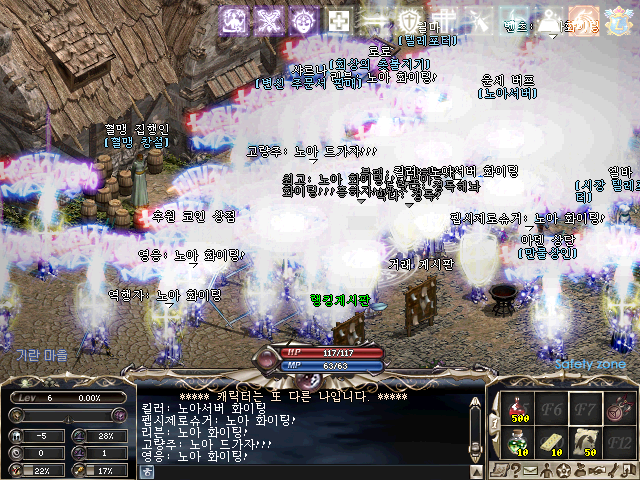Open the map scroll icon

[x=501, y=470]
